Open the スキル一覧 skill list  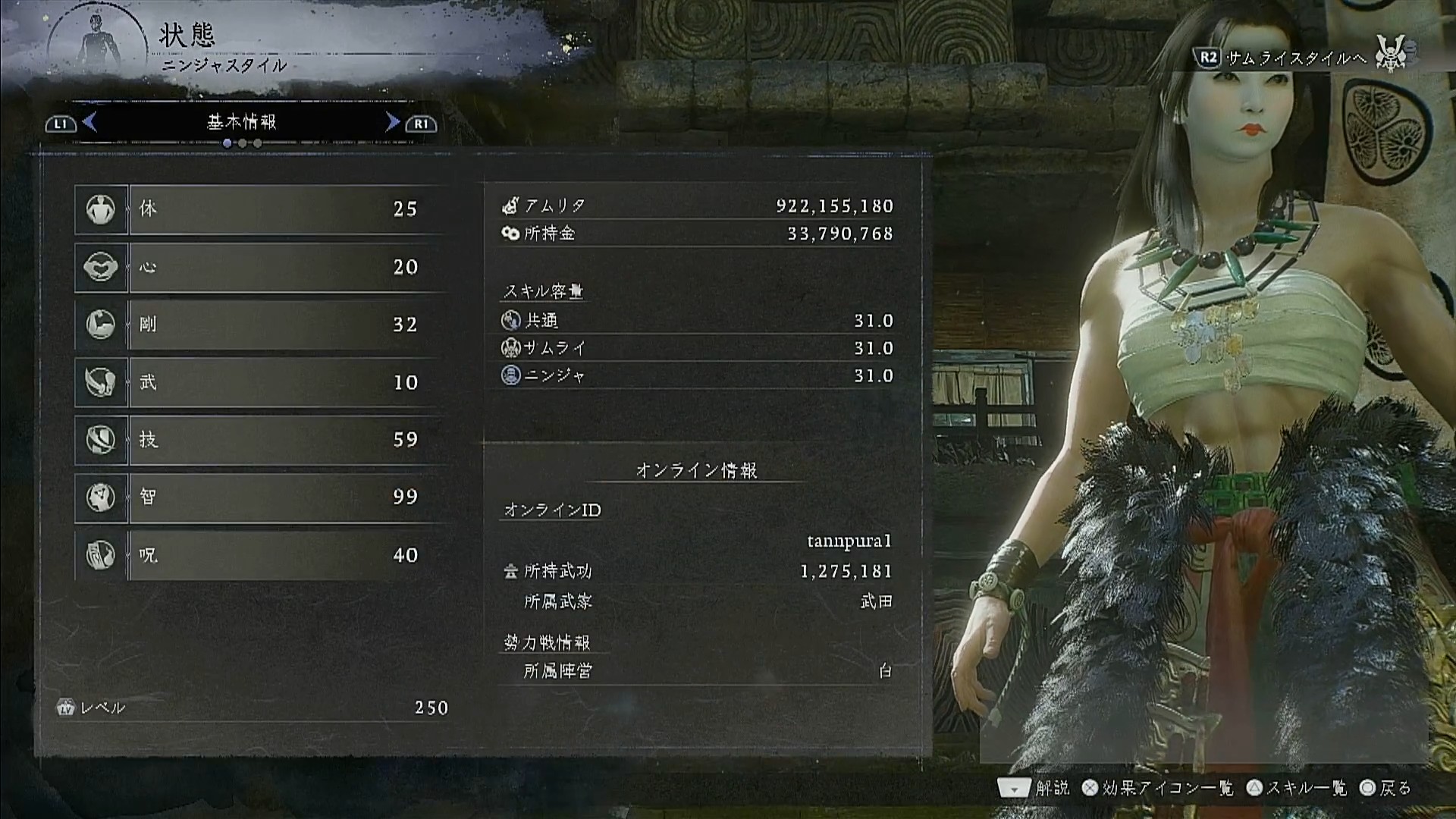pos(1297,789)
